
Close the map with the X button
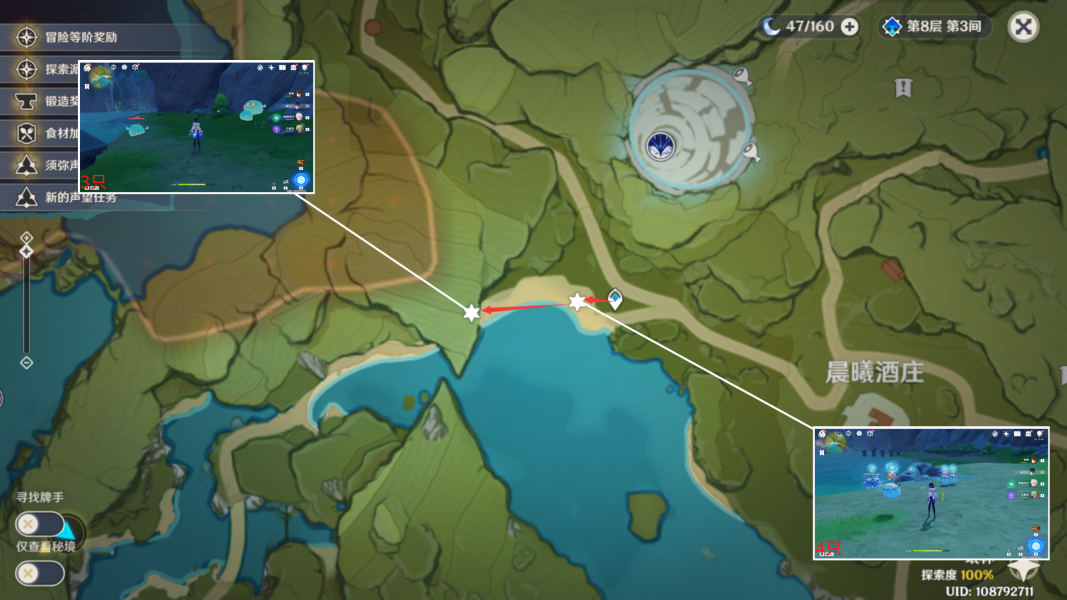[x=1023, y=27]
